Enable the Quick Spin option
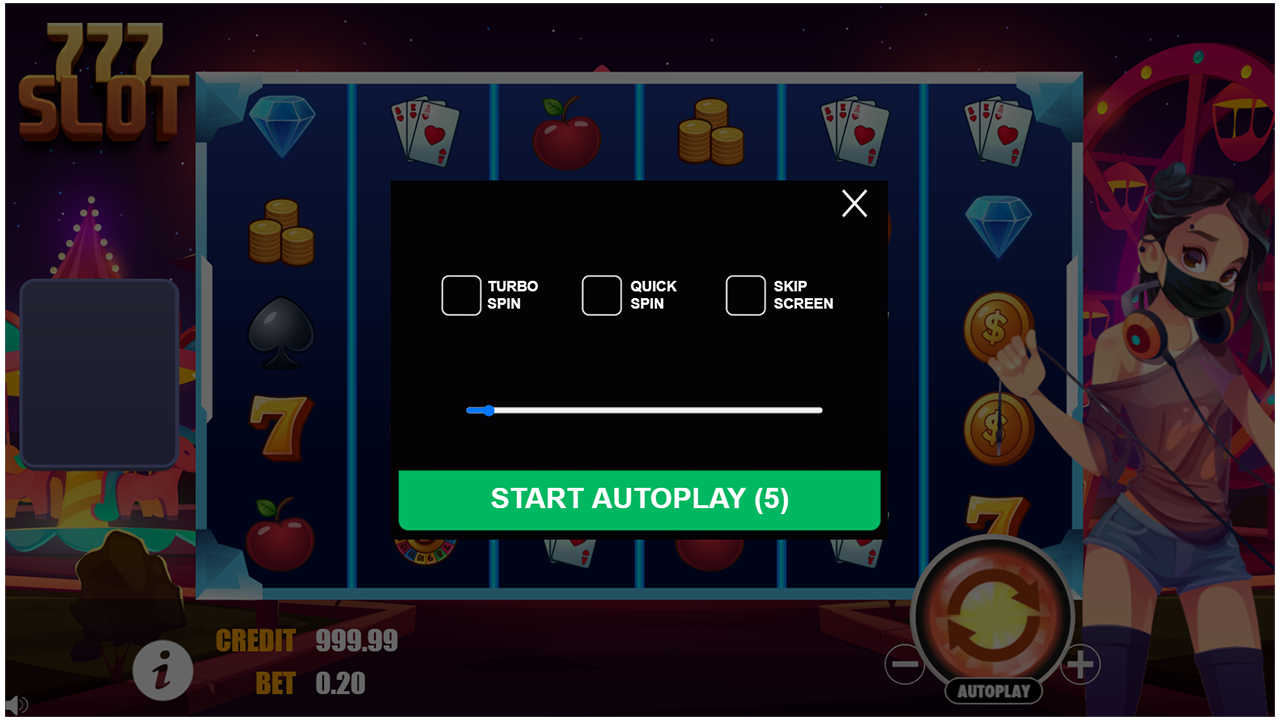Viewport: 1280px width, 720px height. pyautogui.click(x=601, y=294)
